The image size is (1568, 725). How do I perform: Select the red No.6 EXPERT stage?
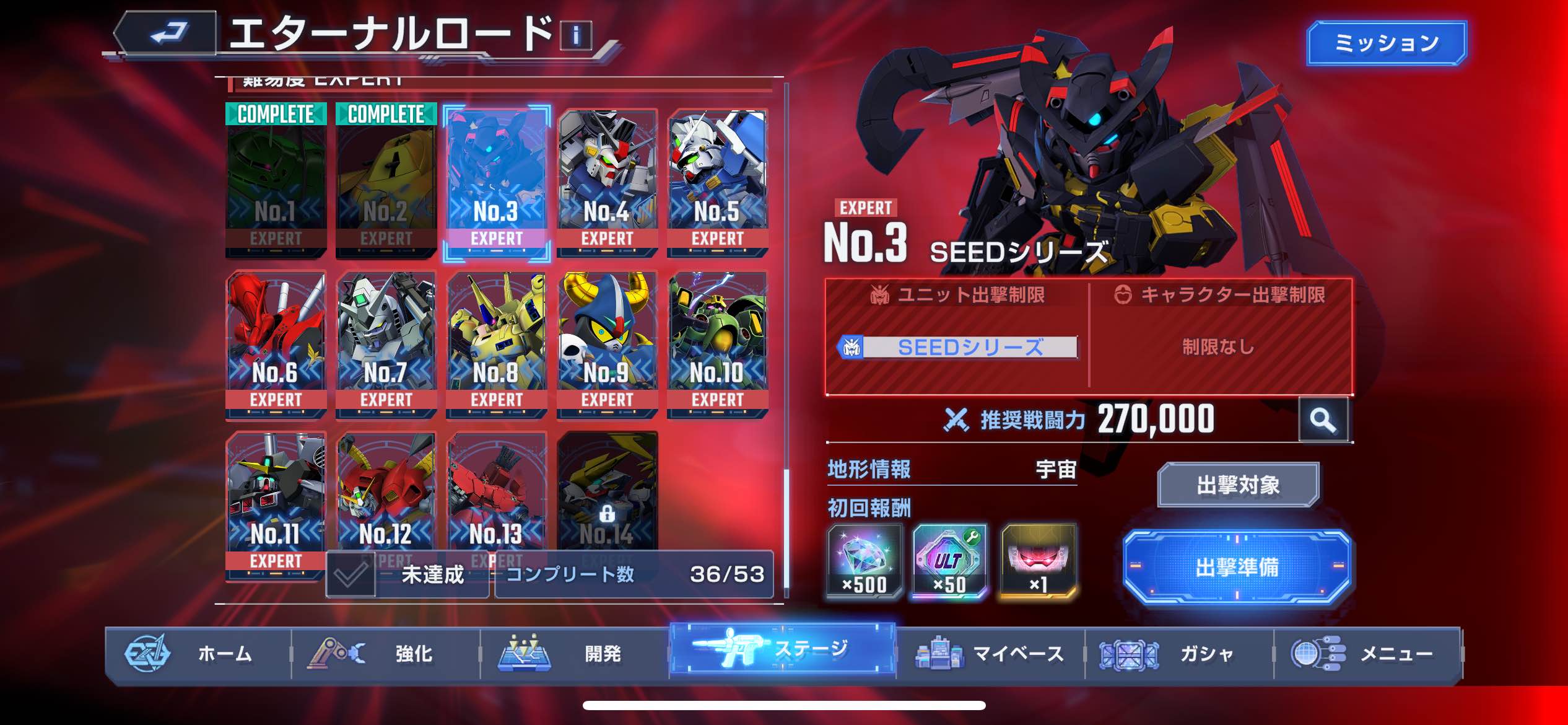[x=276, y=344]
